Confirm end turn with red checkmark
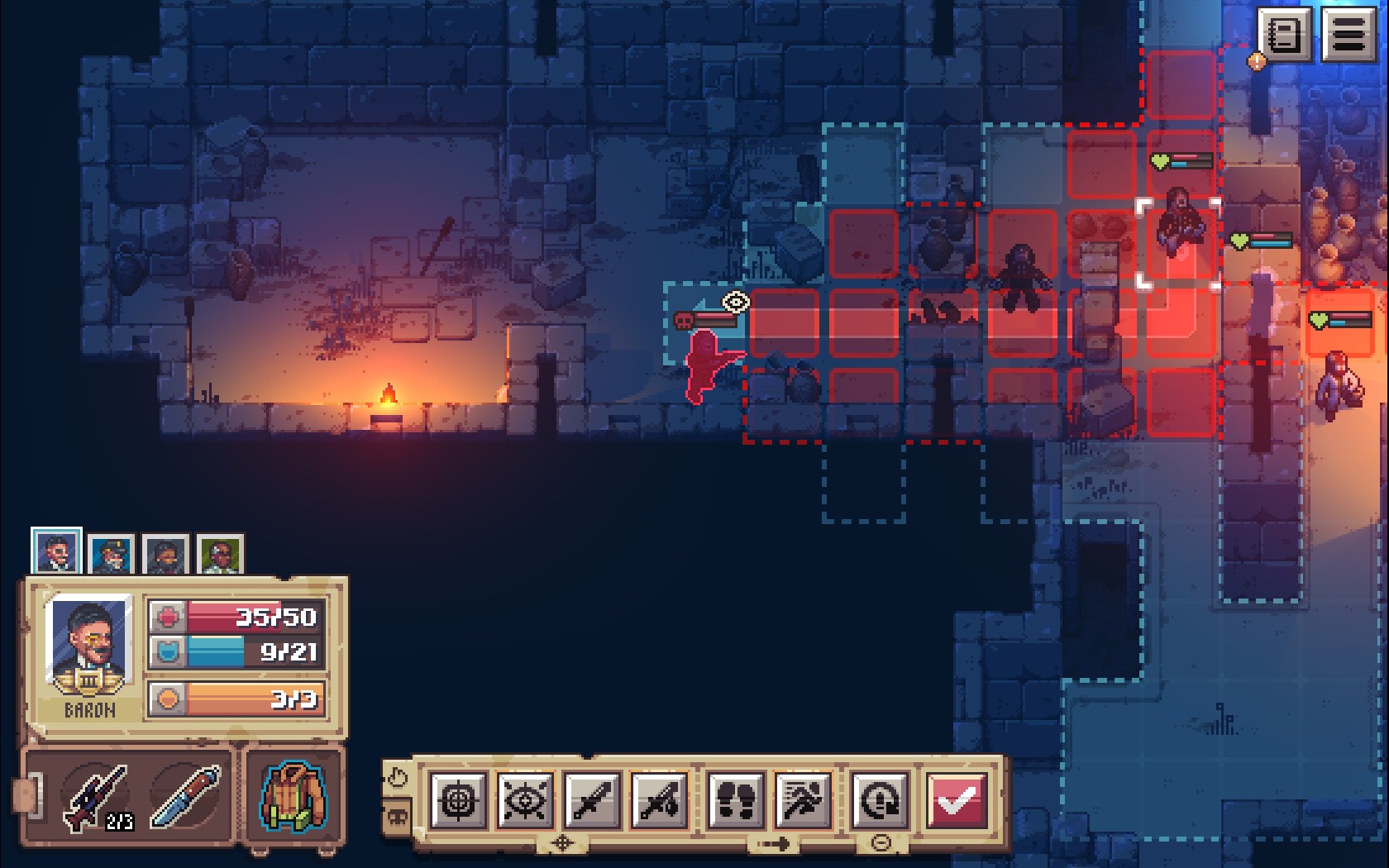 (x=956, y=800)
